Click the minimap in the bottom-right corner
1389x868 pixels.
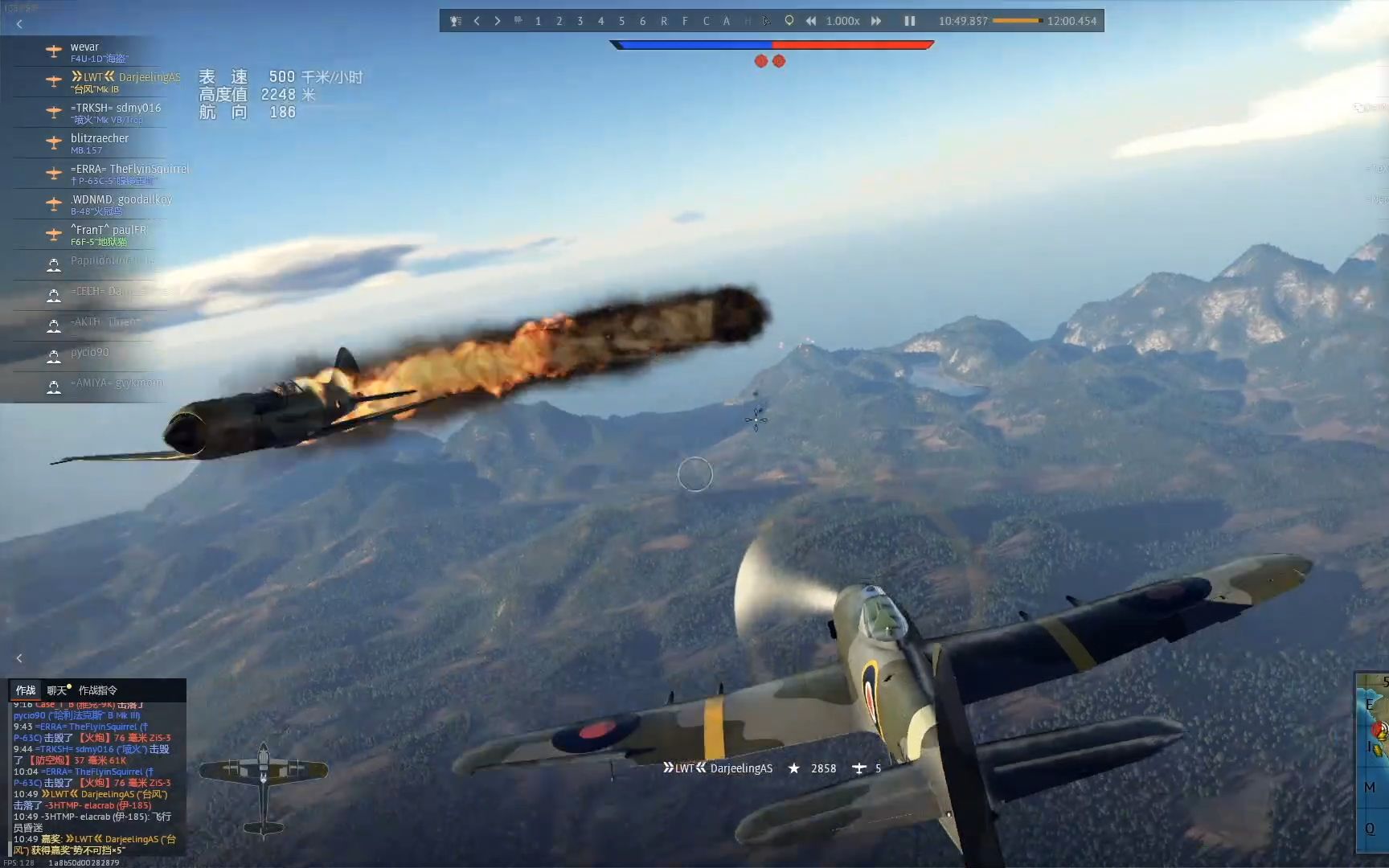coord(1373,764)
